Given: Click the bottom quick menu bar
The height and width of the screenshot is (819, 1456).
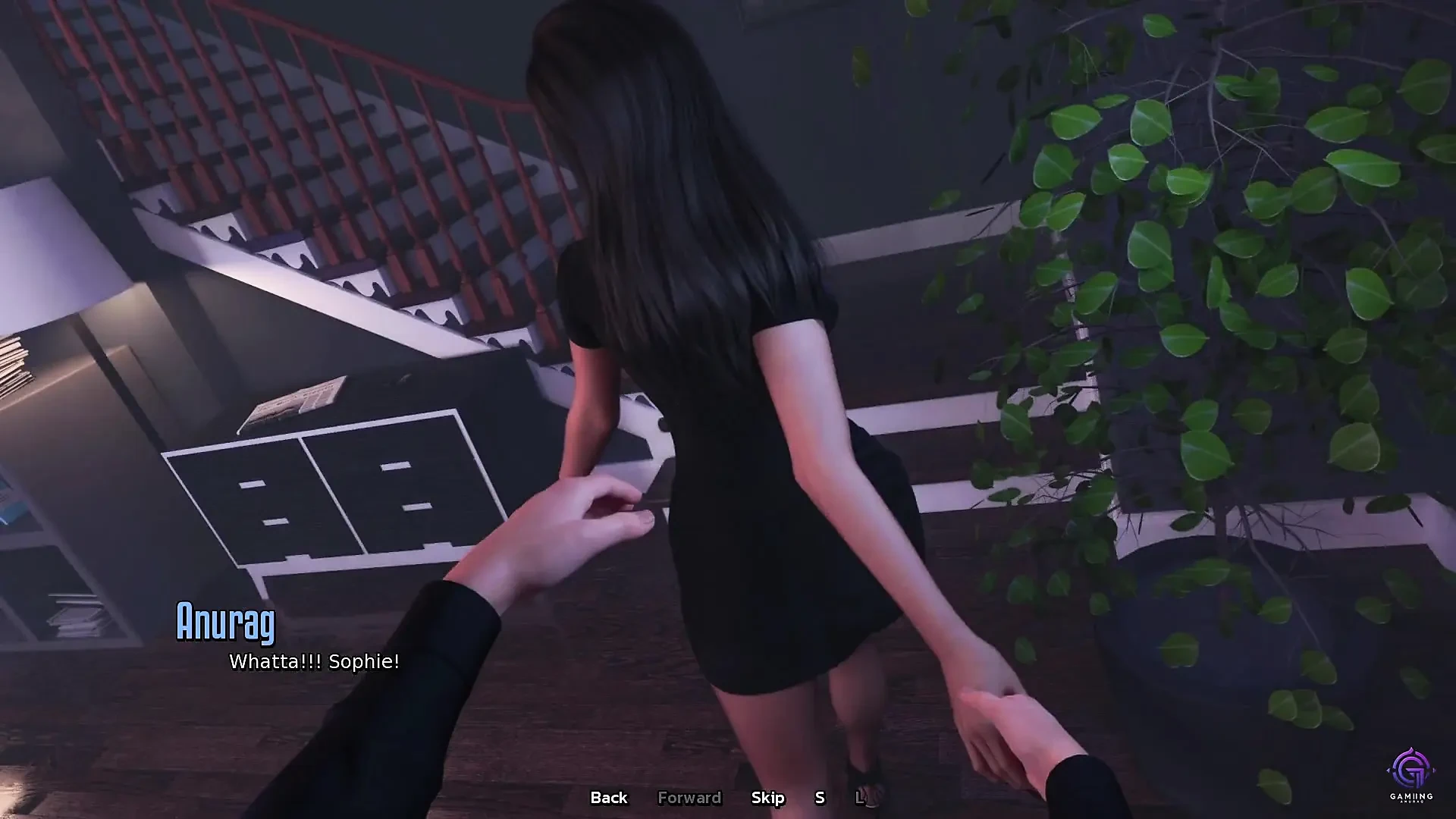Looking at the screenshot, I should (x=728, y=798).
